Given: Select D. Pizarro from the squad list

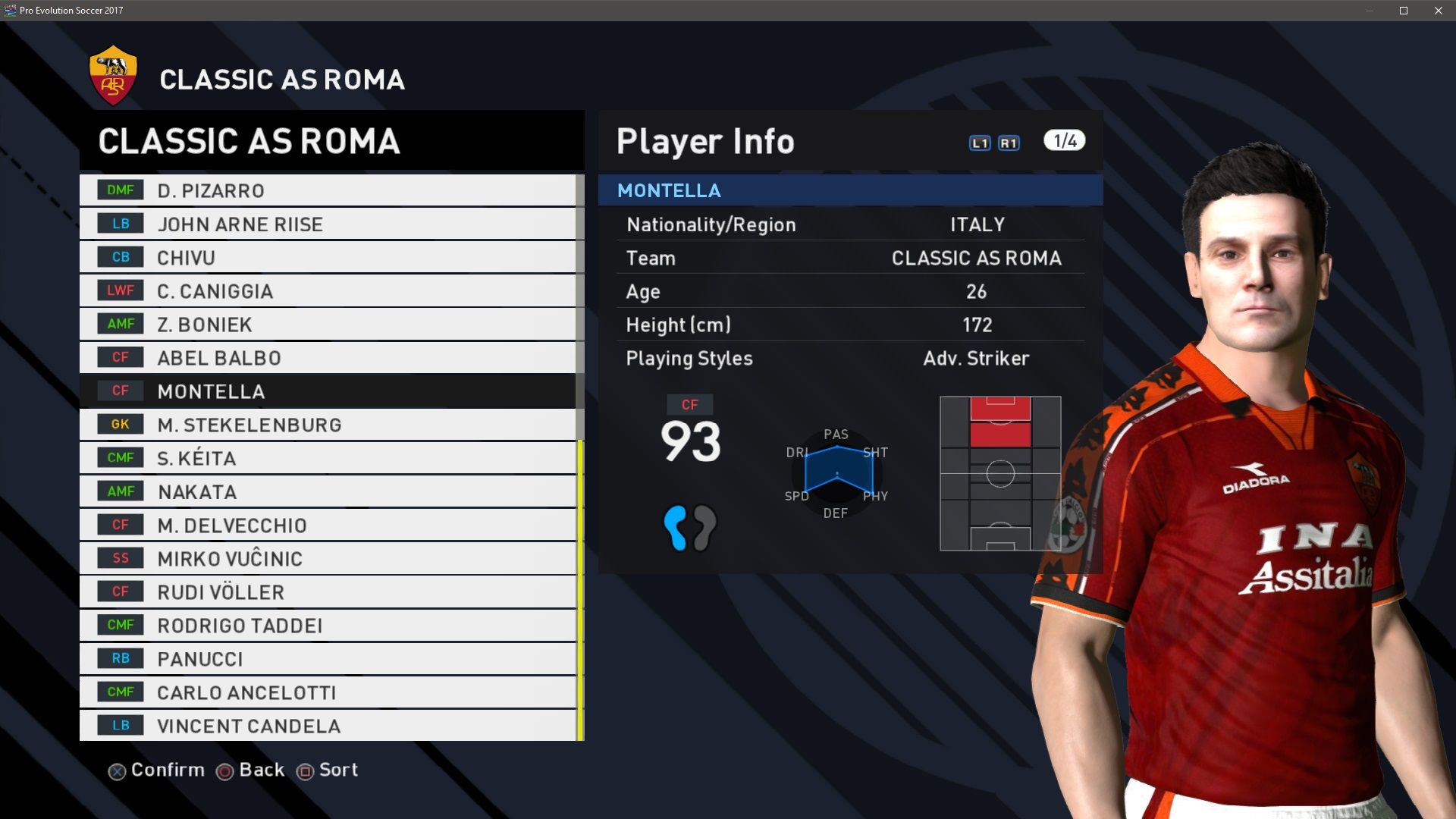Looking at the screenshot, I should (x=328, y=190).
